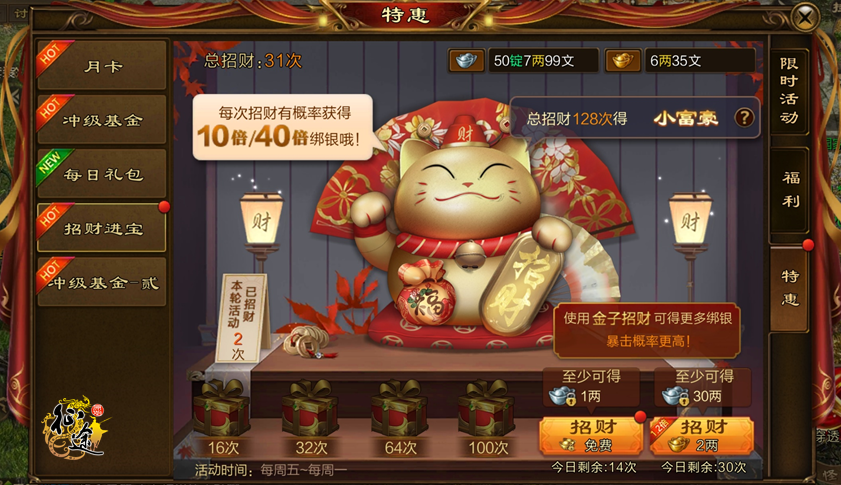Screen dimensions: 841x485
Task: Select the 特惠 side tab
Action: (789, 288)
